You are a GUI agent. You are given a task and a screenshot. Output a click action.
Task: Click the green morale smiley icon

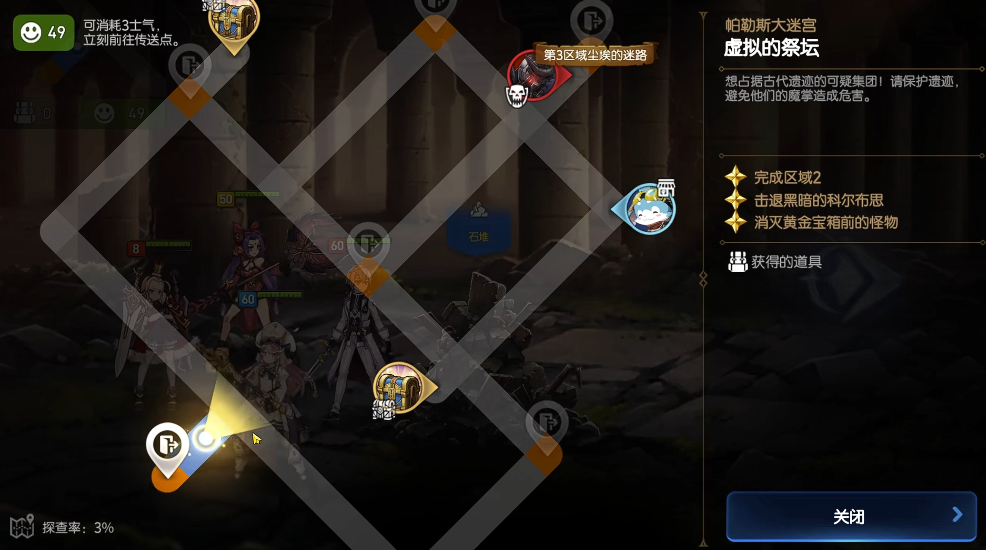point(32,32)
